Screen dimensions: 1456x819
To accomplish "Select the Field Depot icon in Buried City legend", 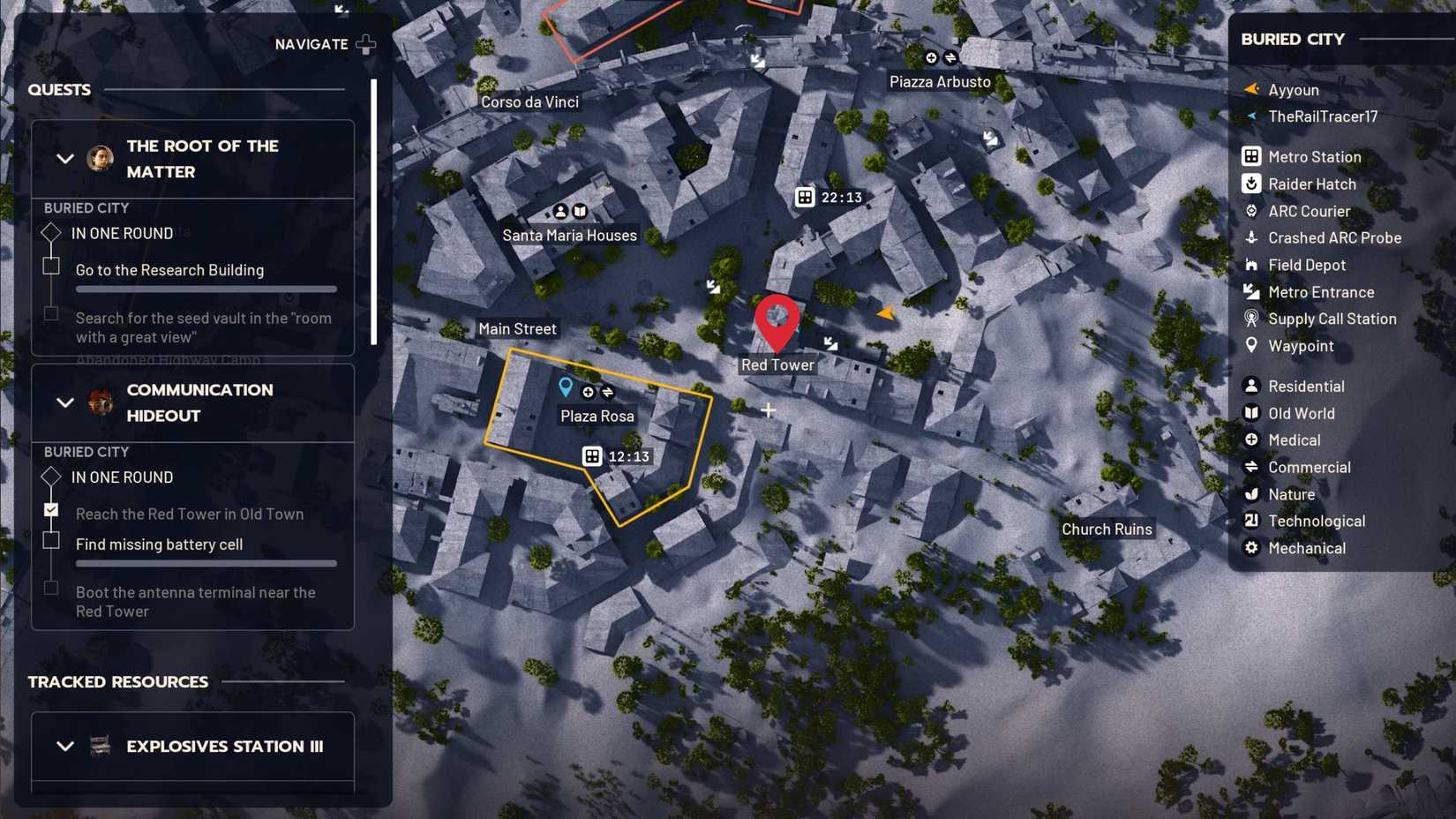I will coord(1251,265).
